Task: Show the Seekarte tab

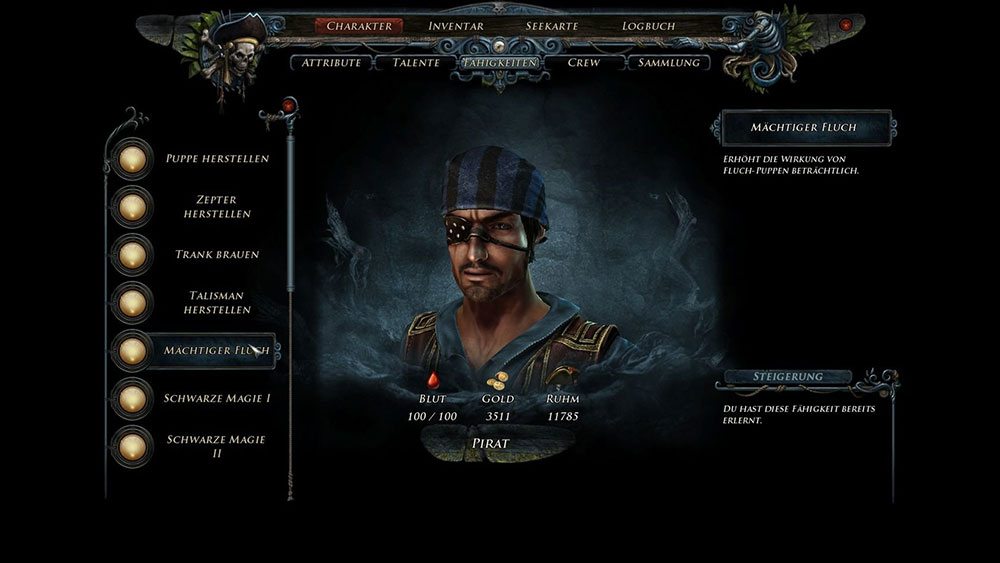Action: pos(552,26)
